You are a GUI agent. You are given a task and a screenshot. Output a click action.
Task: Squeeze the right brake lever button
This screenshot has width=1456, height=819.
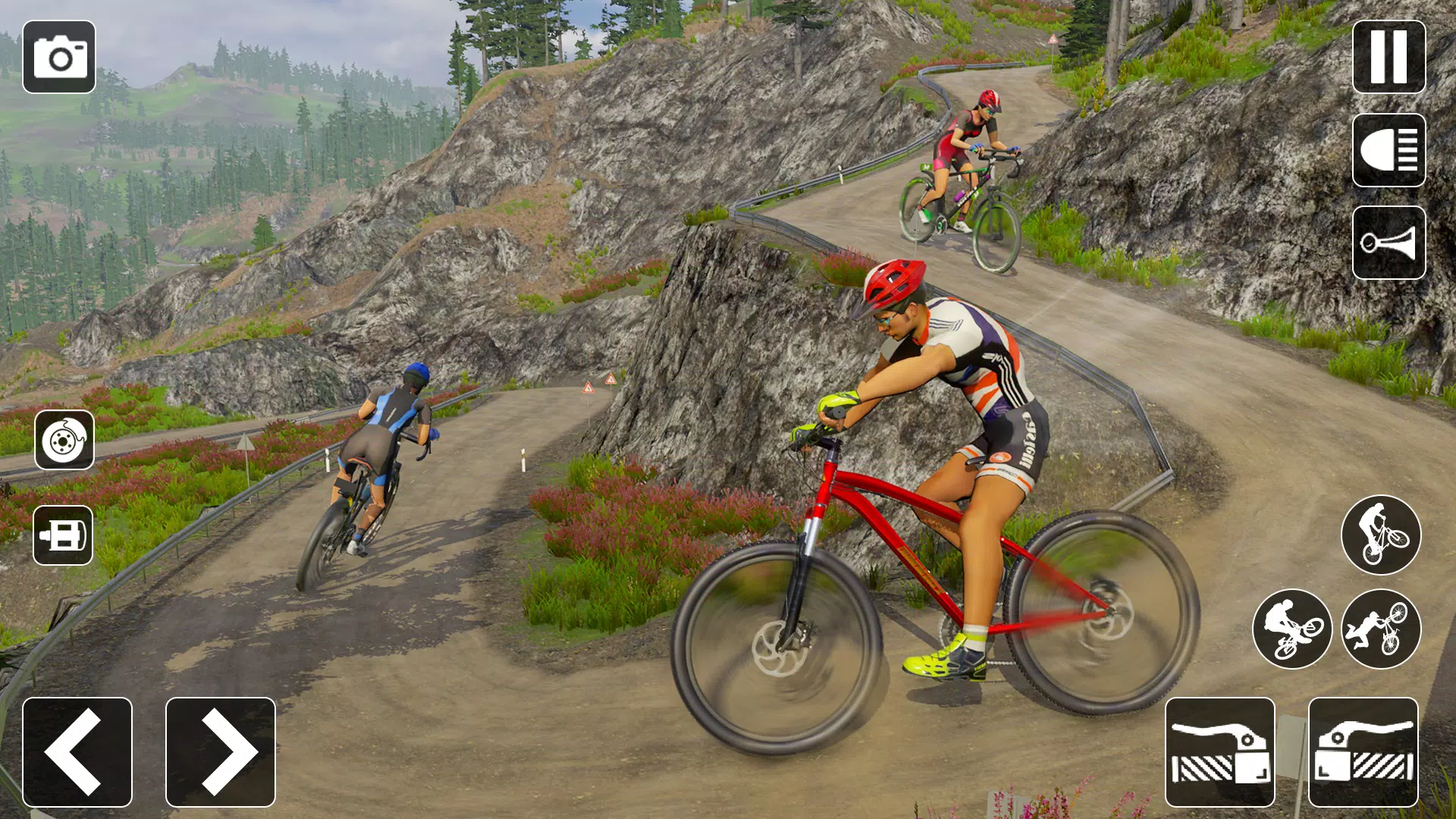tap(1363, 752)
